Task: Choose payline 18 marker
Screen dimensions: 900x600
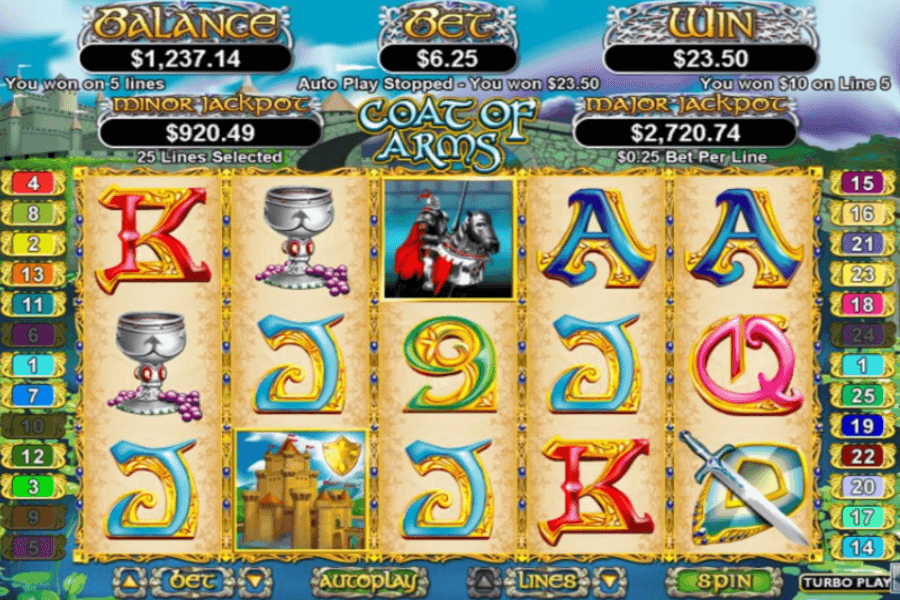Action: coord(861,305)
